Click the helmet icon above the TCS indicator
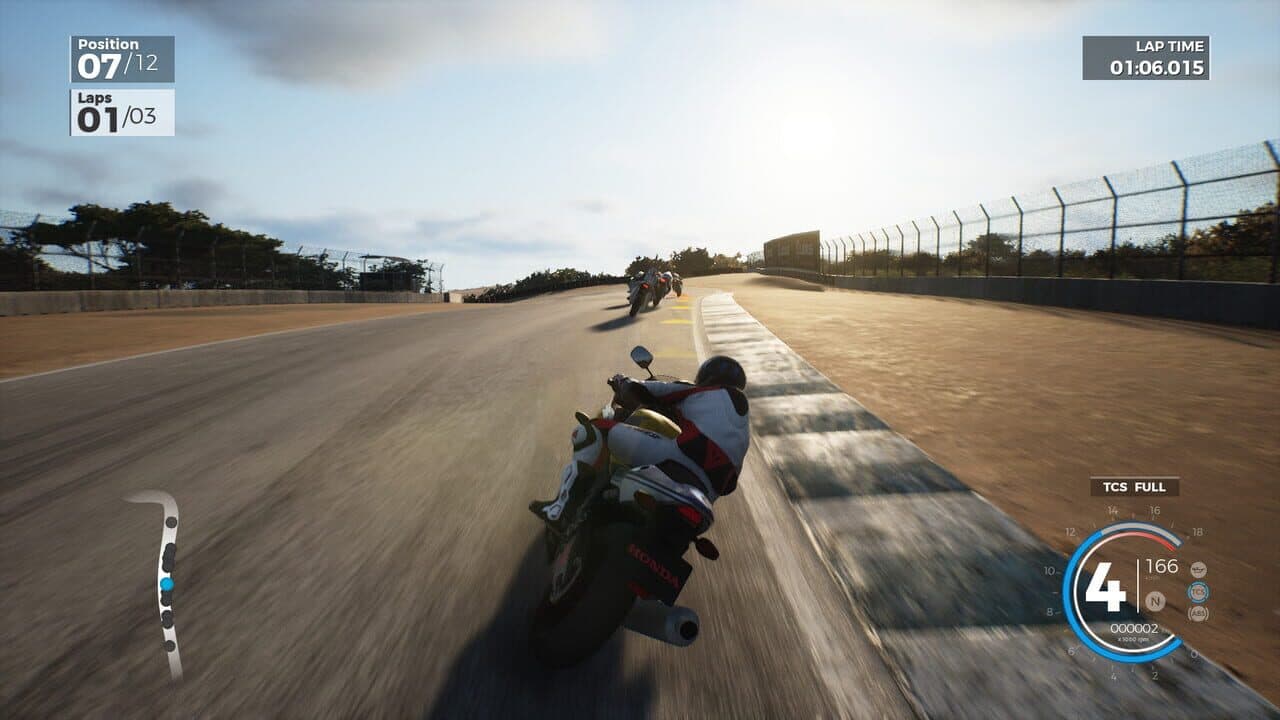This screenshot has height=720, width=1280. (1199, 569)
